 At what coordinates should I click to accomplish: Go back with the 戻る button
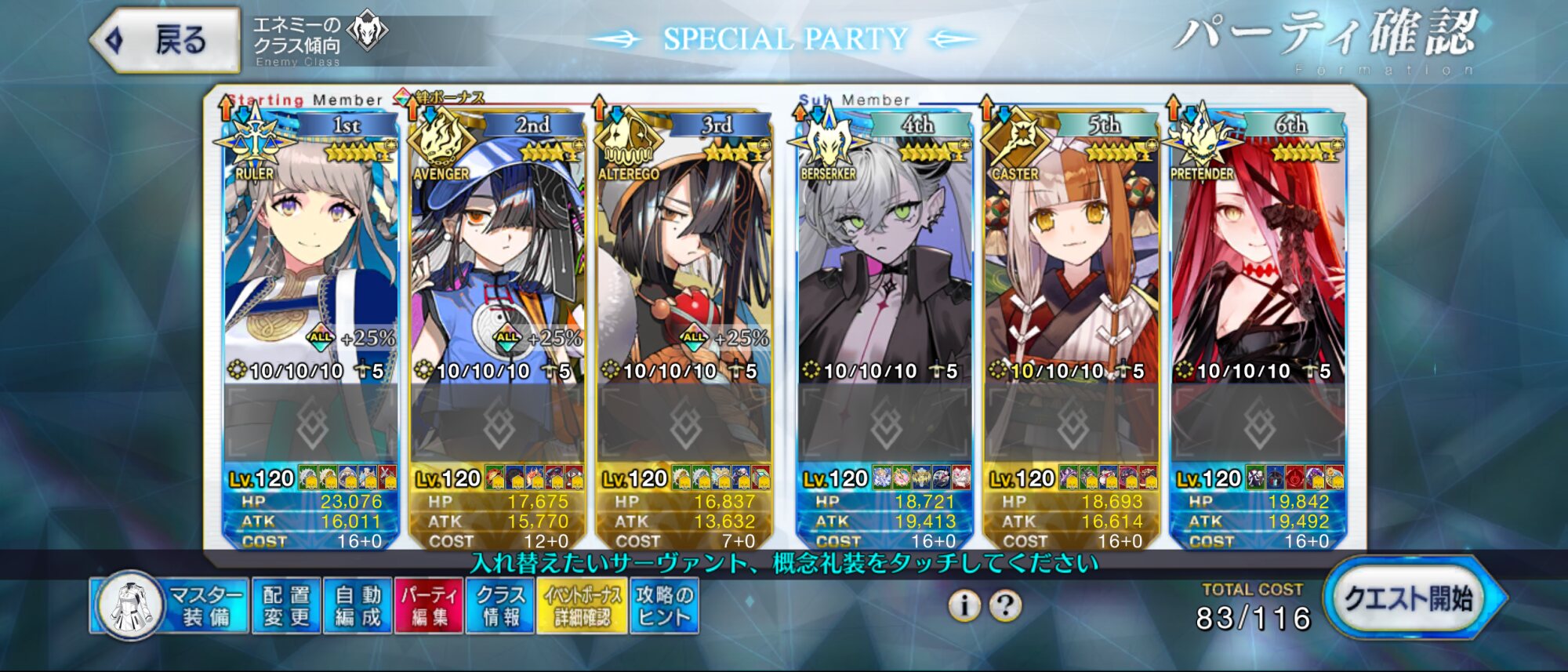[166, 40]
